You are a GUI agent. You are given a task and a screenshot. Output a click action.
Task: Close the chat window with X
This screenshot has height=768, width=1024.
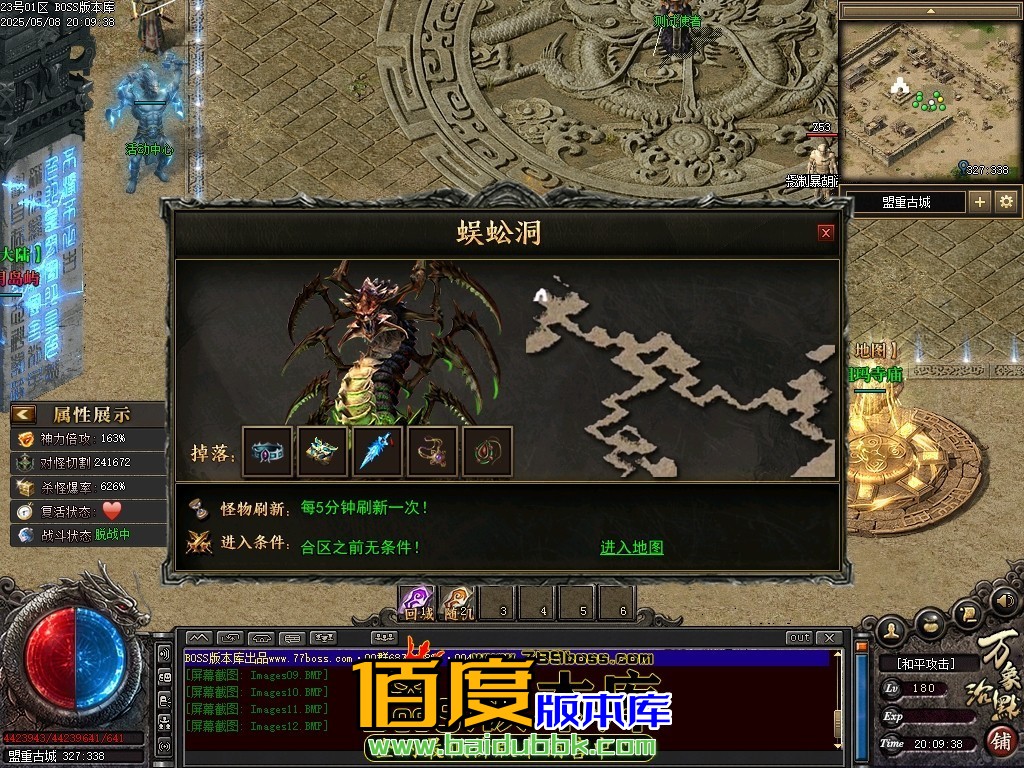[x=828, y=638]
